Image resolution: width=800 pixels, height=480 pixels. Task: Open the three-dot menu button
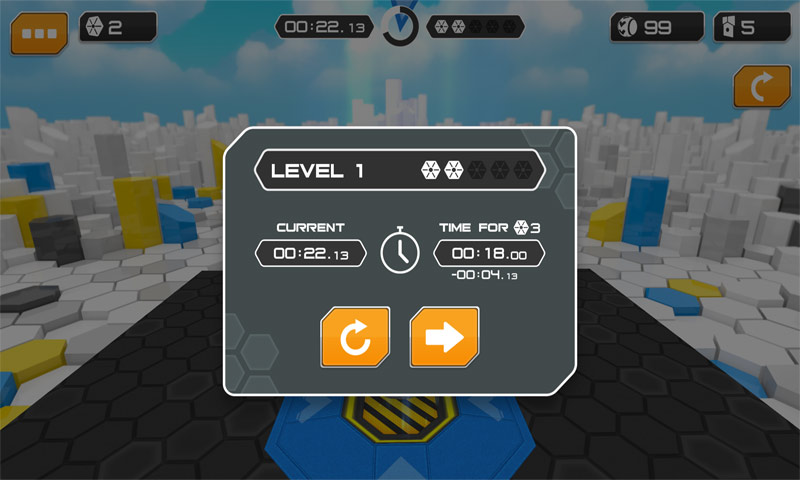[39, 32]
